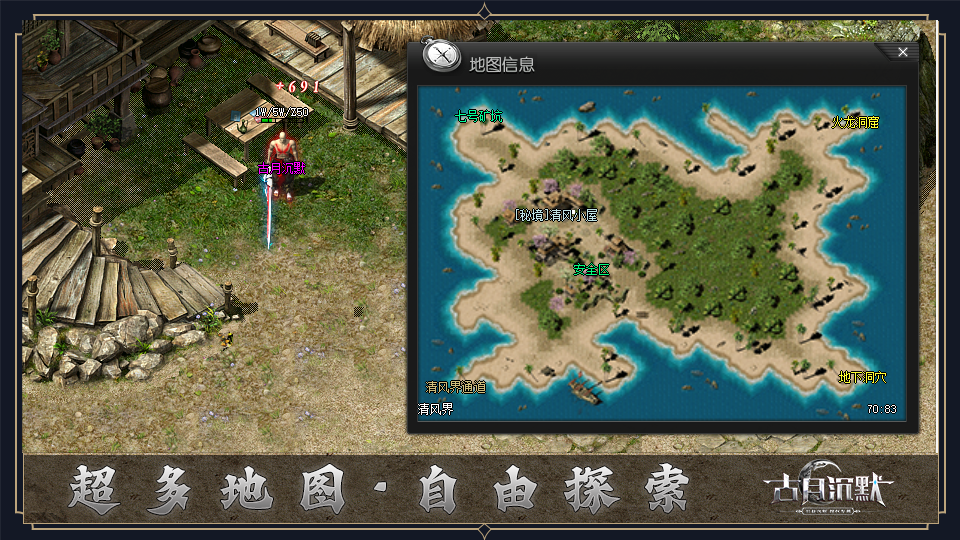
Task: Close the 地图信息 map window
Action: click(x=902, y=52)
